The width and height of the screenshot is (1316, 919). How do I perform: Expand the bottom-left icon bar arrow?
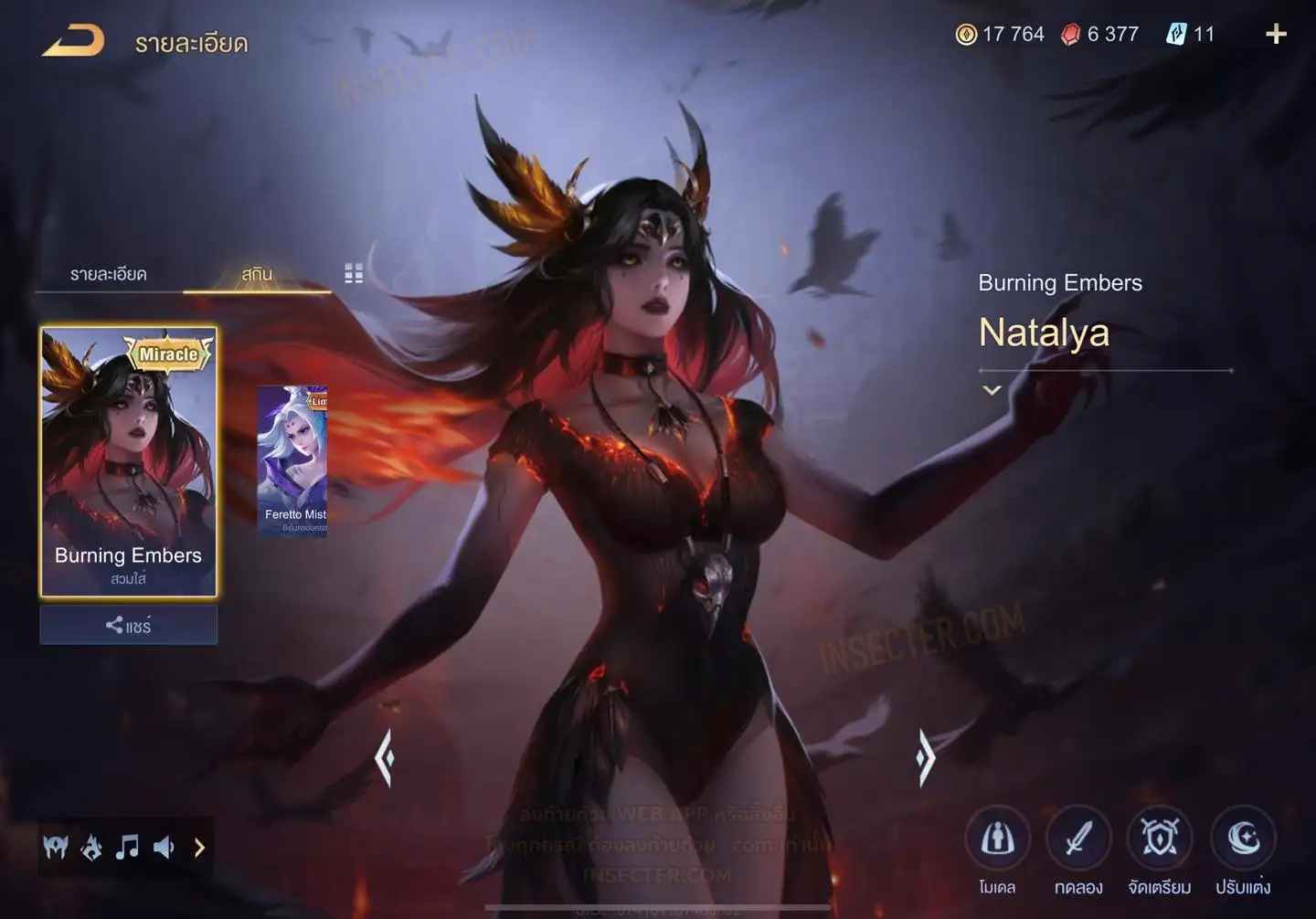[x=199, y=848]
